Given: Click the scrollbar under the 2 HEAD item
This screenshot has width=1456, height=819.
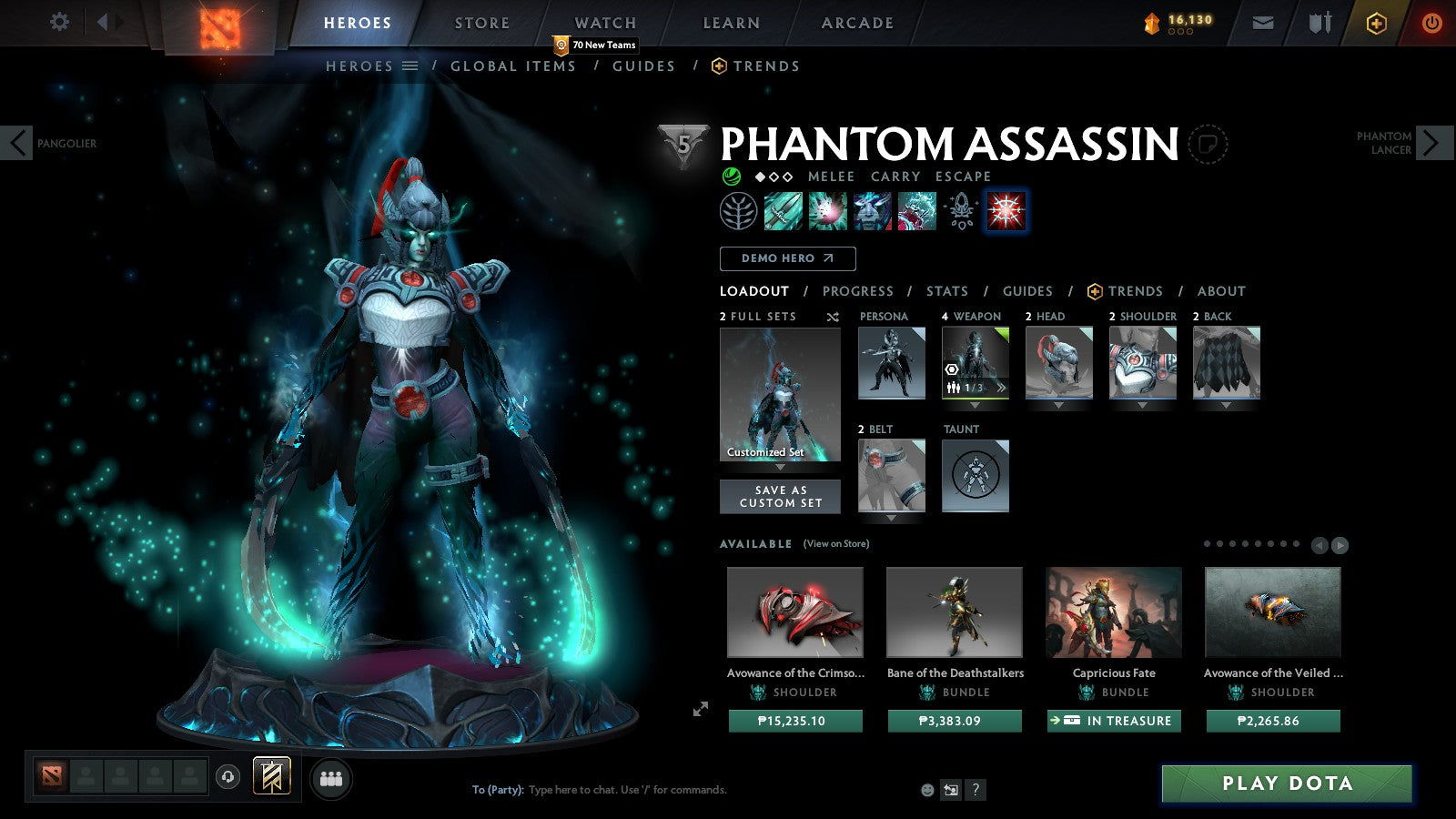Looking at the screenshot, I should tap(1058, 397).
